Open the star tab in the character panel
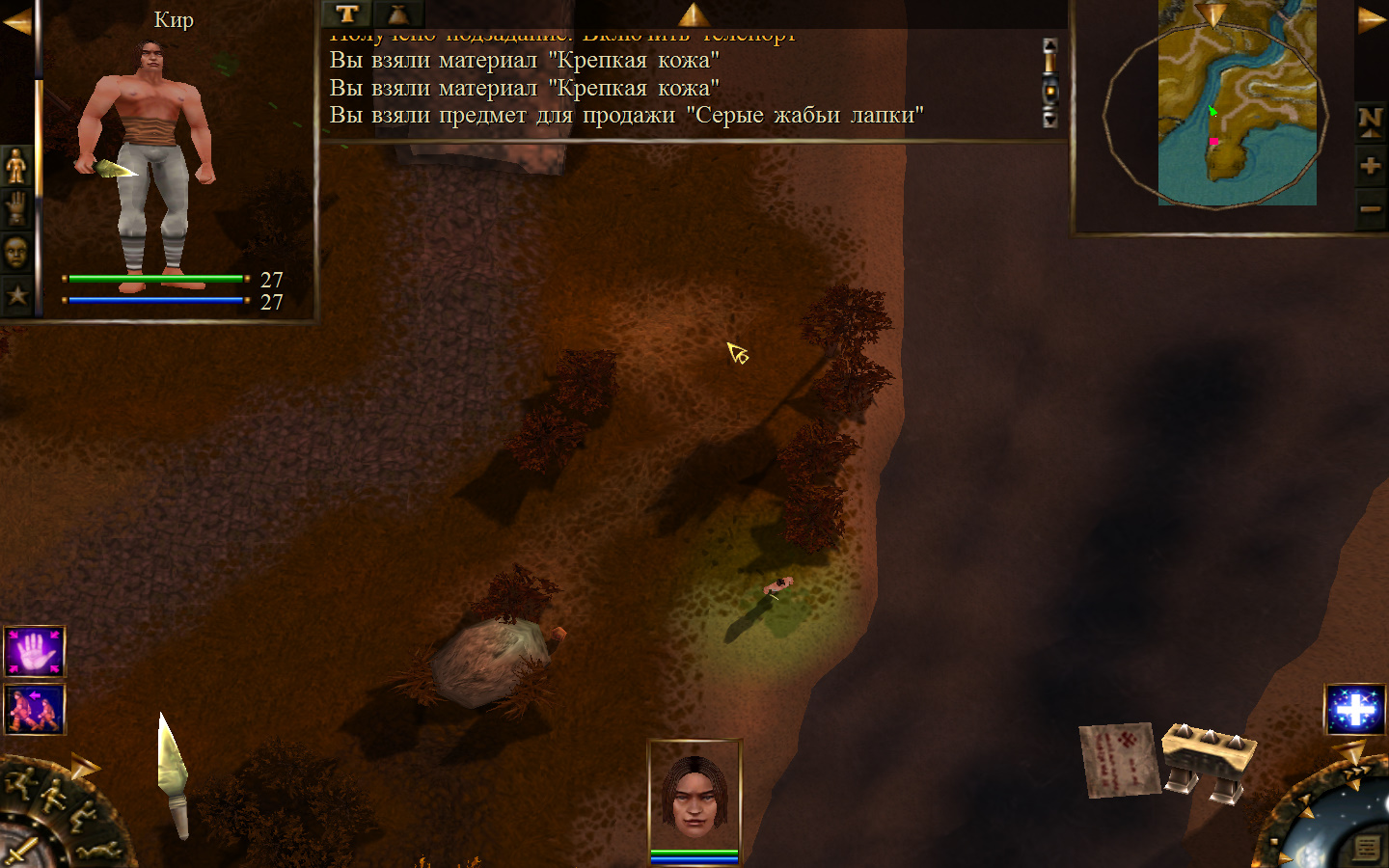 16,295
